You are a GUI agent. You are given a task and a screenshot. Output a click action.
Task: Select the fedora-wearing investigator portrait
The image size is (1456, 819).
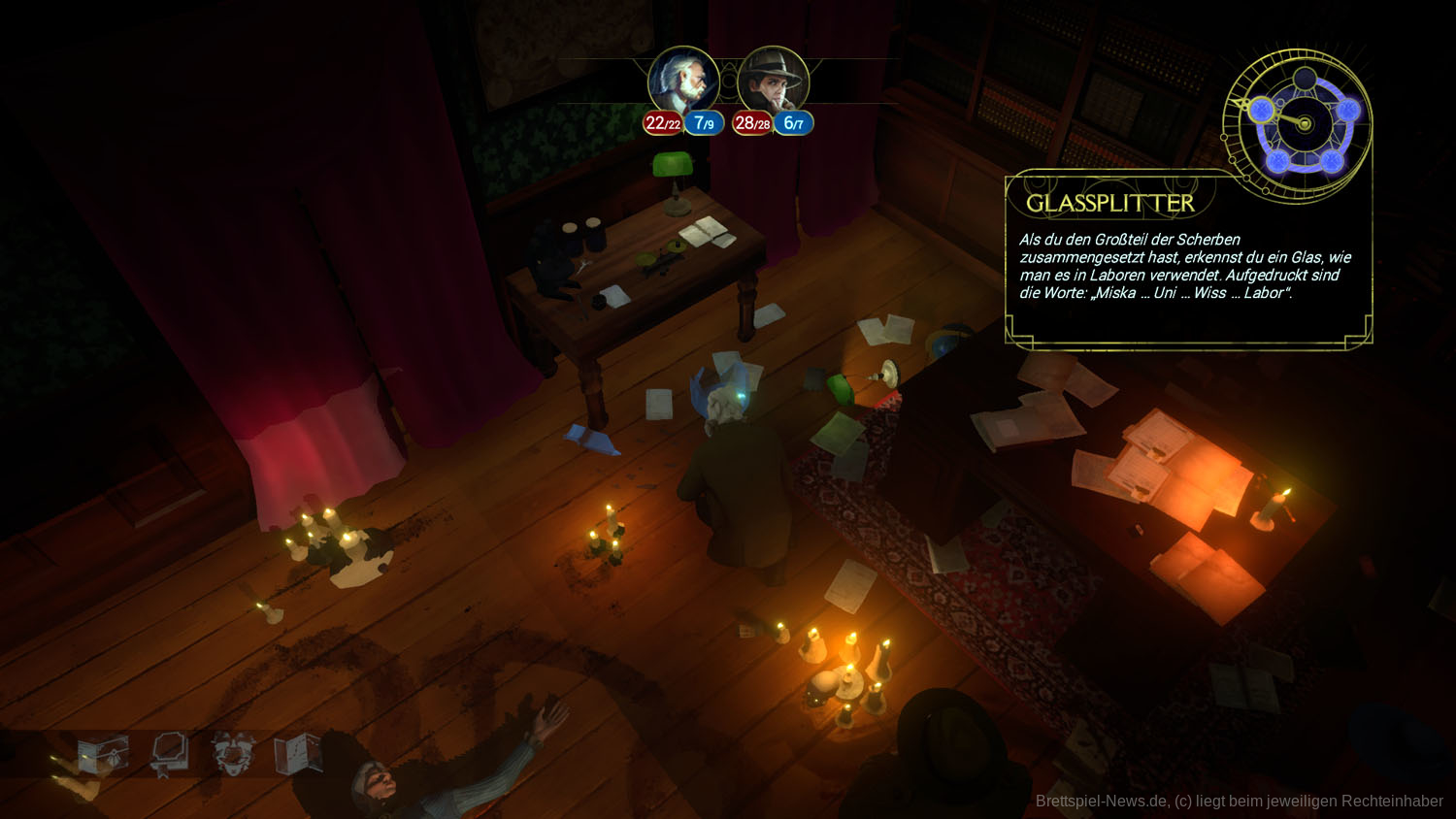773,82
